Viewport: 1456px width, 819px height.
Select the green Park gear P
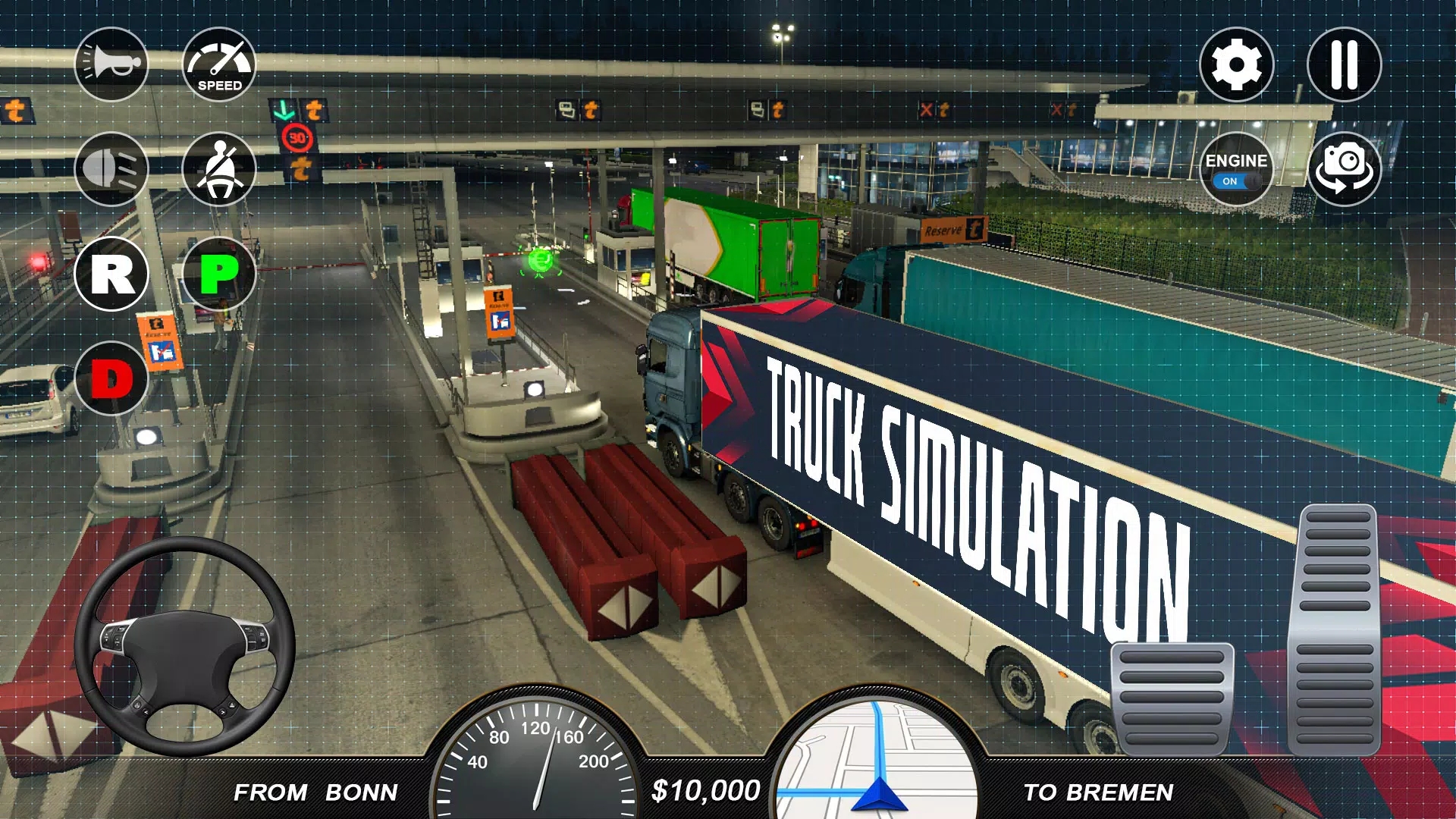click(219, 274)
